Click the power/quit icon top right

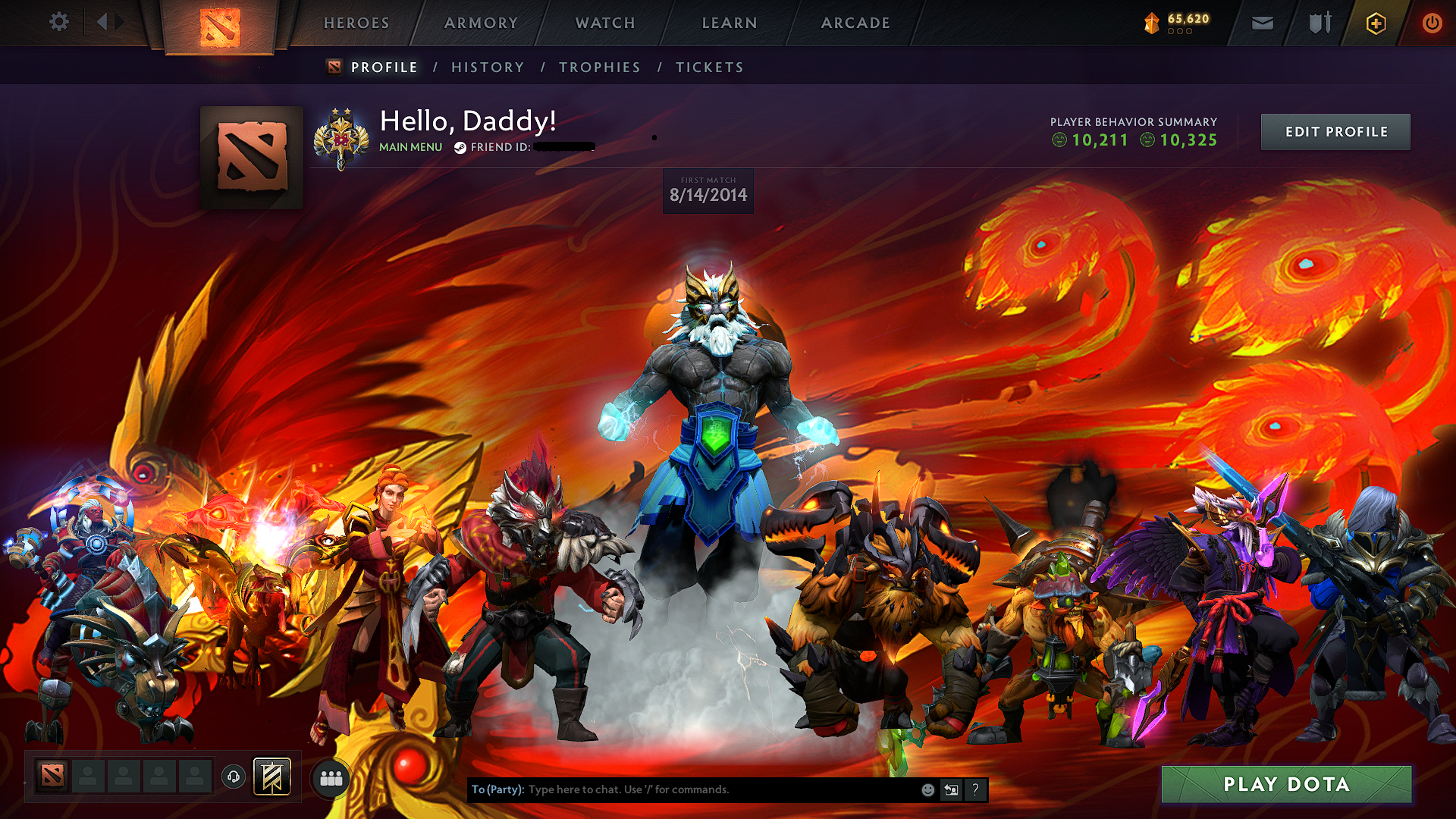(x=1432, y=23)
